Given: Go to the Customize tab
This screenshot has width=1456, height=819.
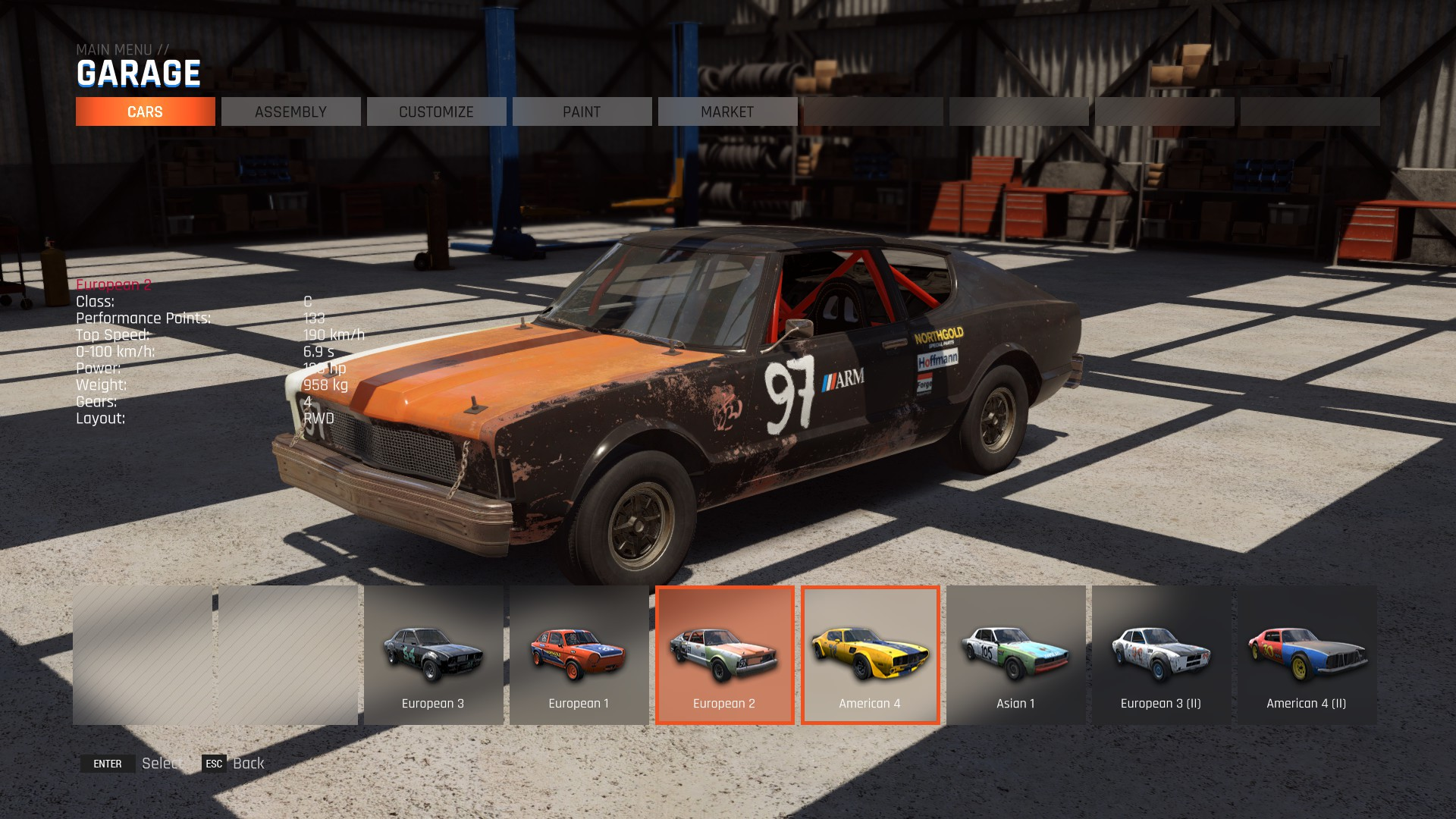Looking at the screenshot, I should tap(436, 111).
